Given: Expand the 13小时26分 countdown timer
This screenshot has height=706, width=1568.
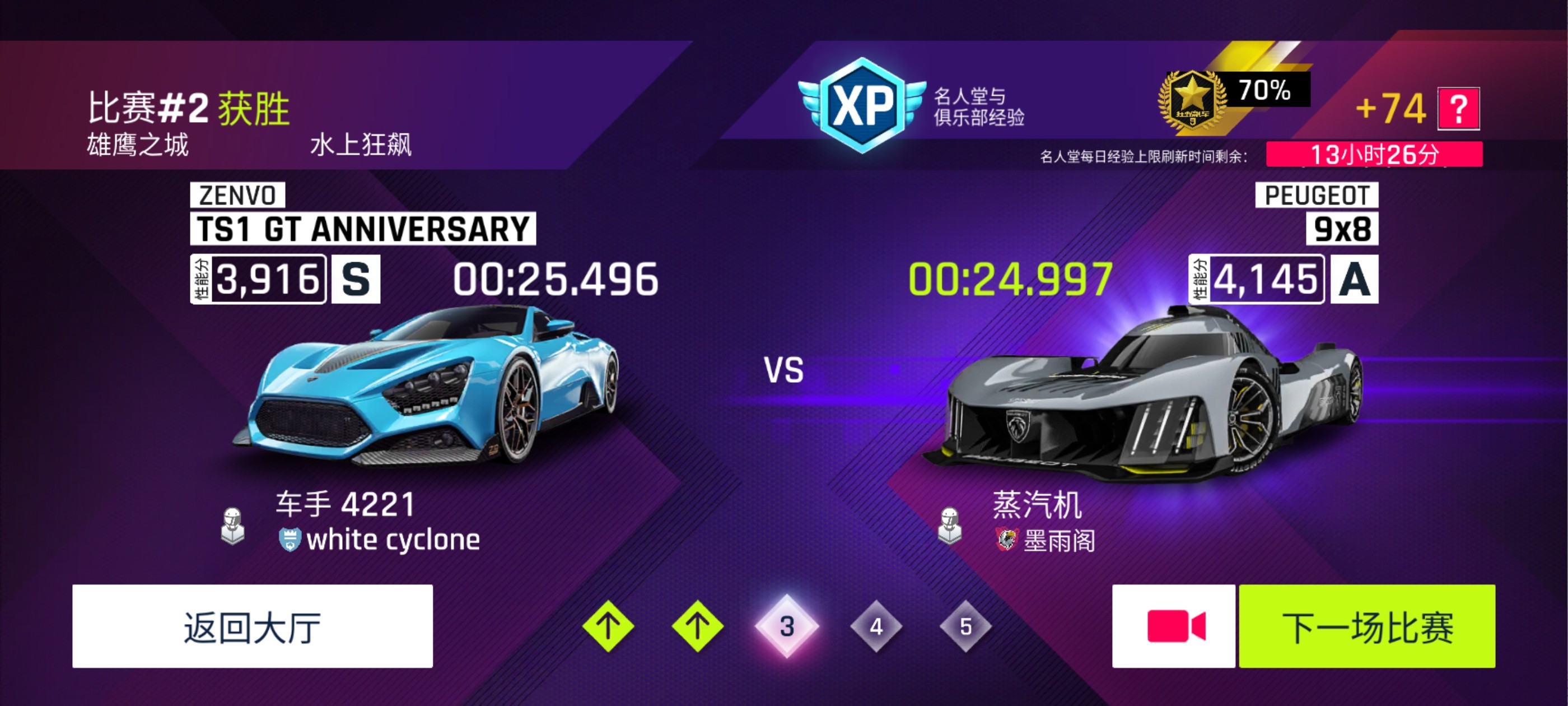Looking at the screenshot, I should 1384,156.
